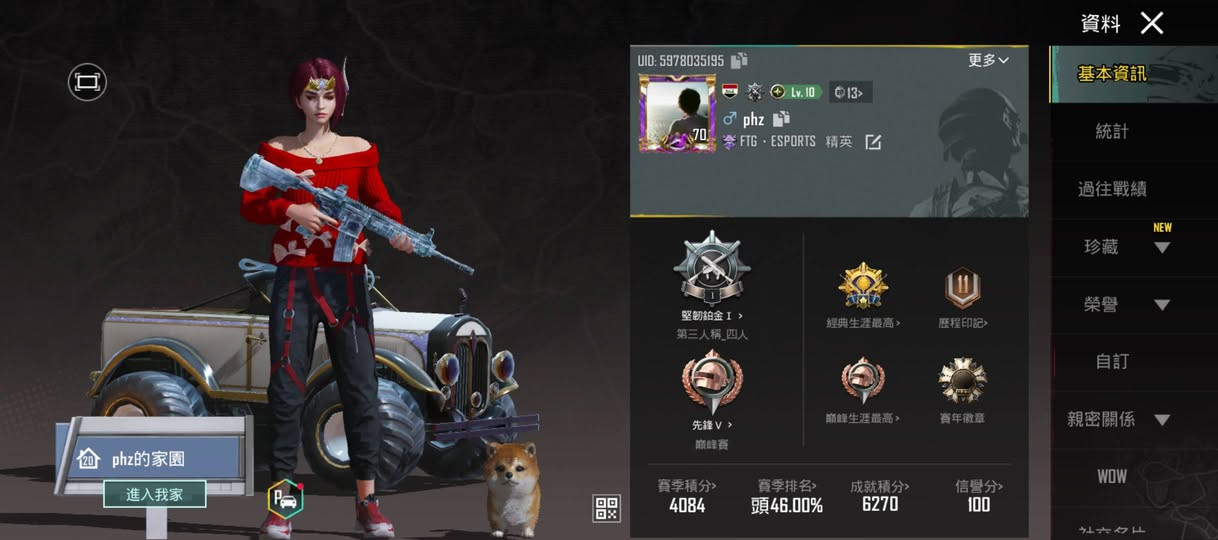Open the WOW tab

tap(1112, 477)
